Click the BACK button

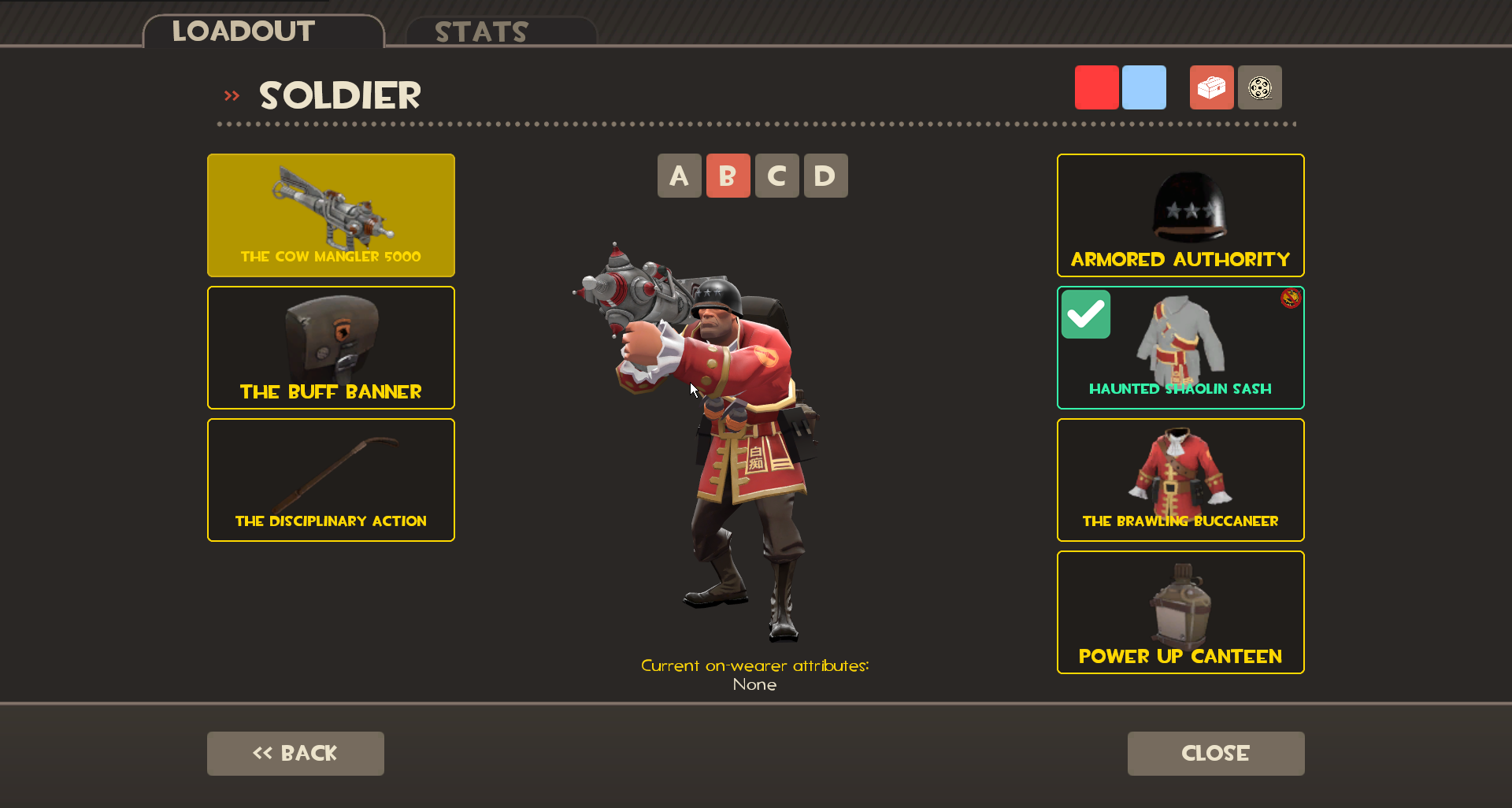295,753
